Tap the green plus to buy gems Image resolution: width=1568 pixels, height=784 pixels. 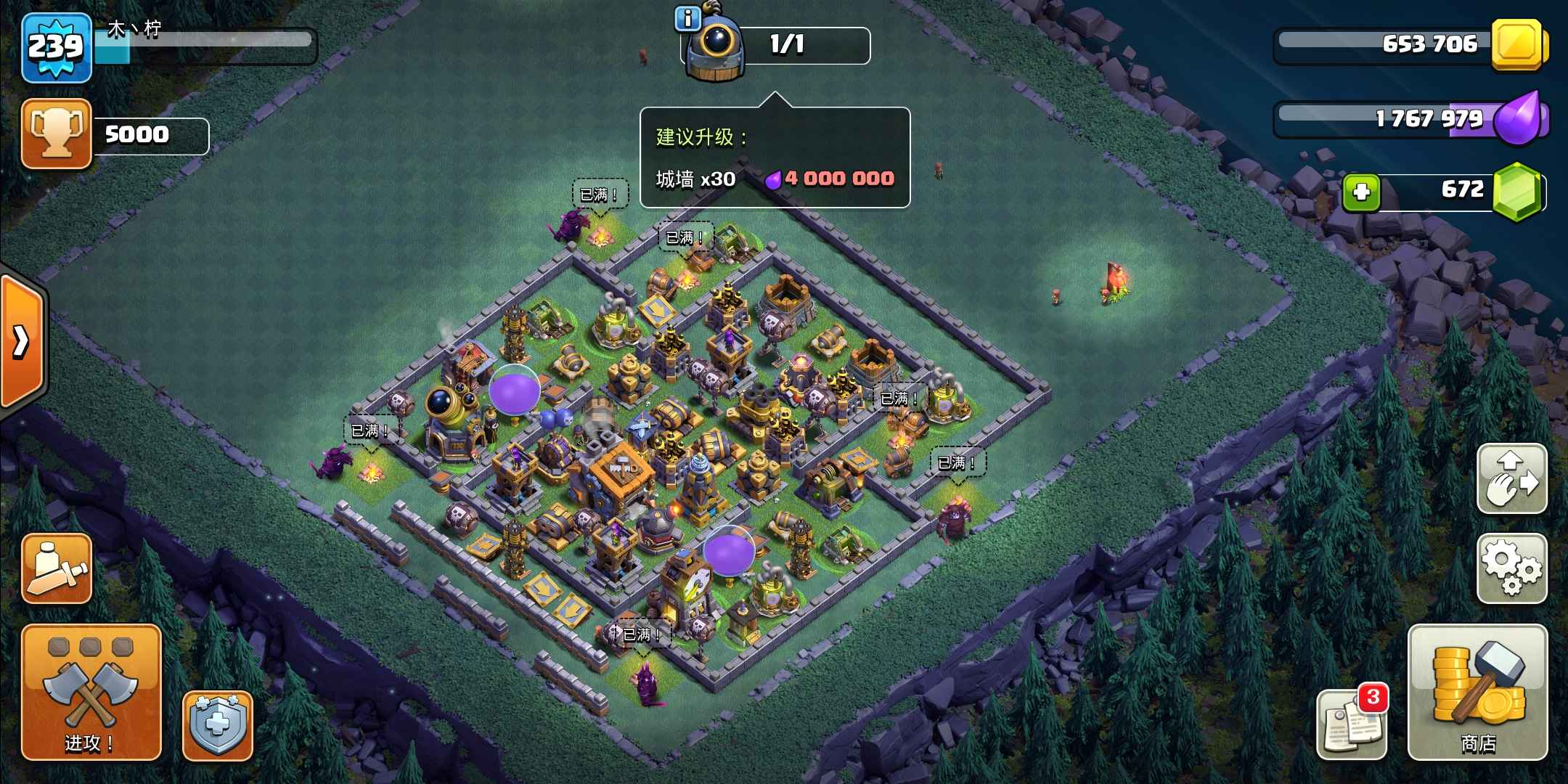[x=1361, y=192]
